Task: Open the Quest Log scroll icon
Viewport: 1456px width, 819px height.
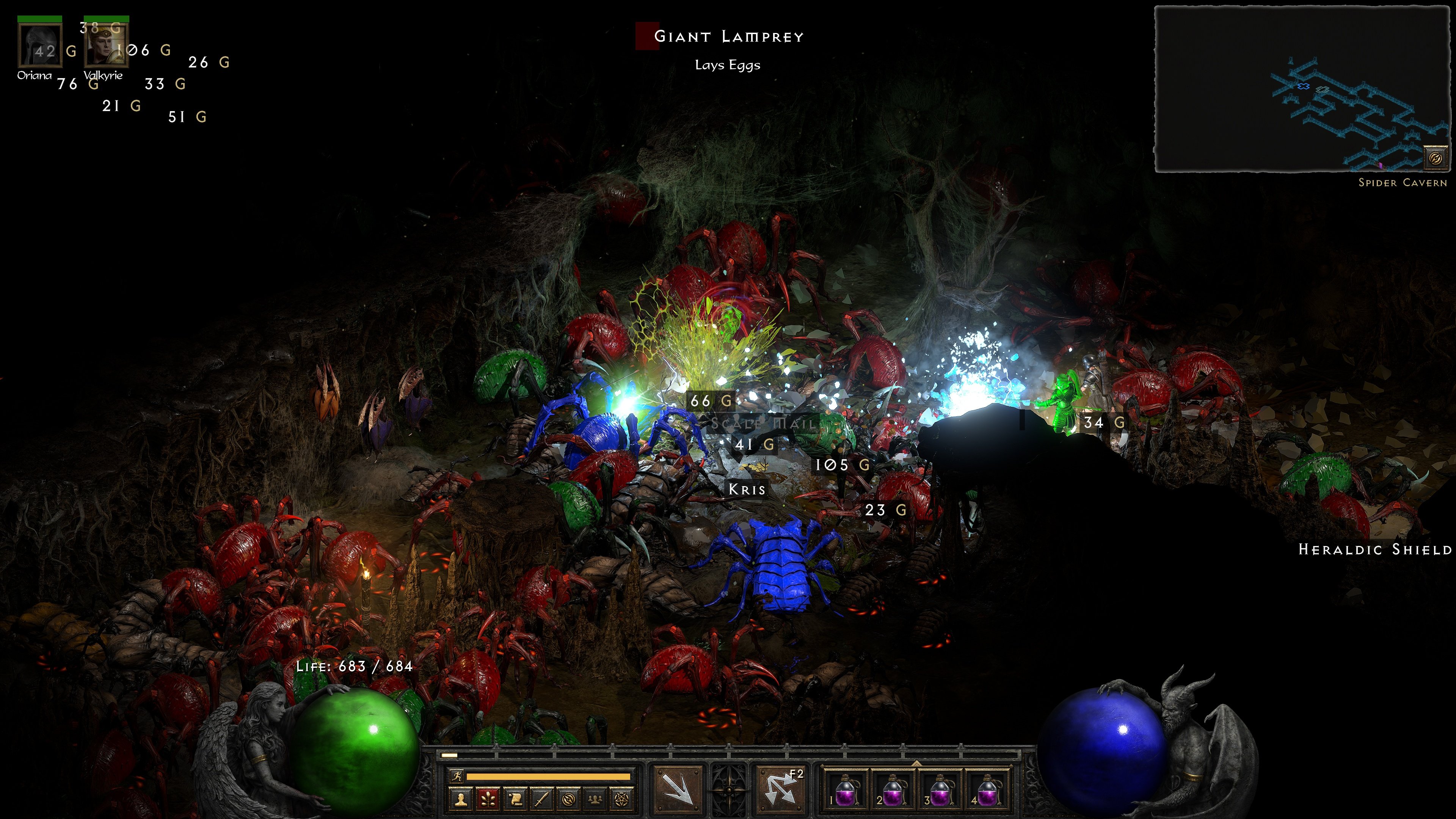Action: click(516, 800)
